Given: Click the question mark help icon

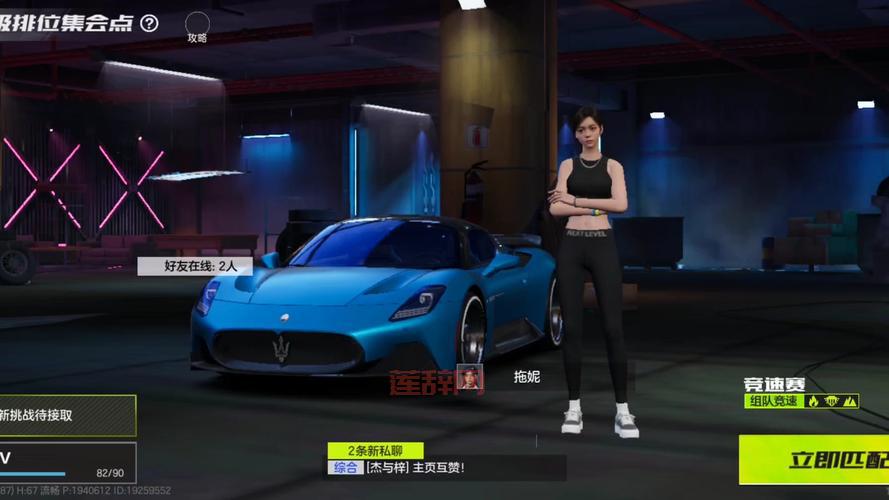Looking at the screenshot, I should click(x=149, y=23).
